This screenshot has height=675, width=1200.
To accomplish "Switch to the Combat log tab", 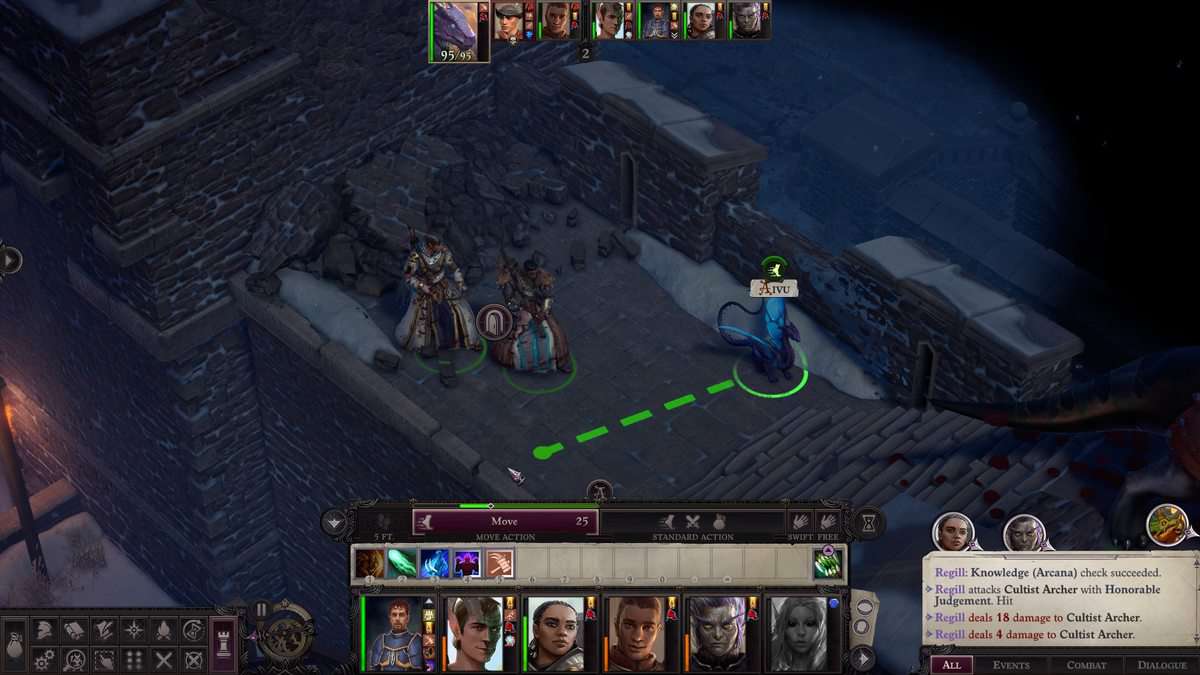I will click(1086, 665).
